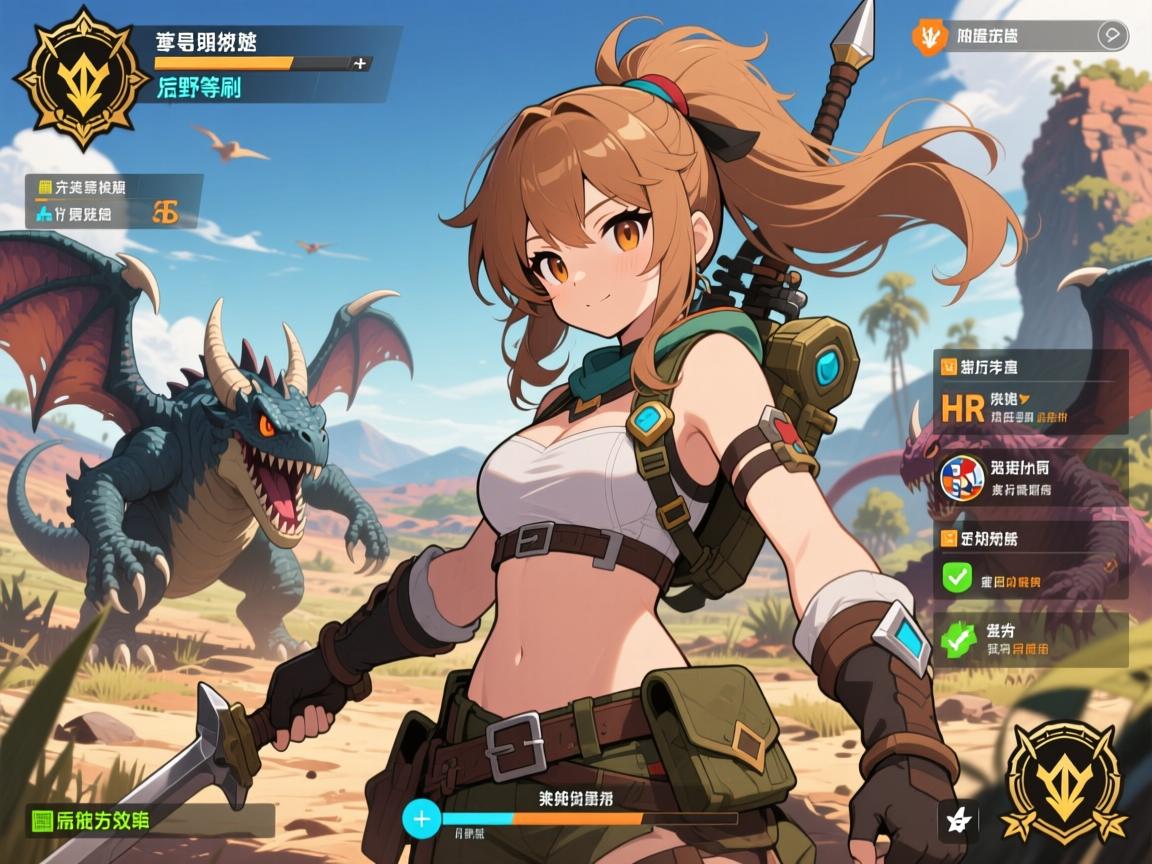Open the speech bubble chat button
This screenshot has width=1152, height=864.
pos(1112,36)
